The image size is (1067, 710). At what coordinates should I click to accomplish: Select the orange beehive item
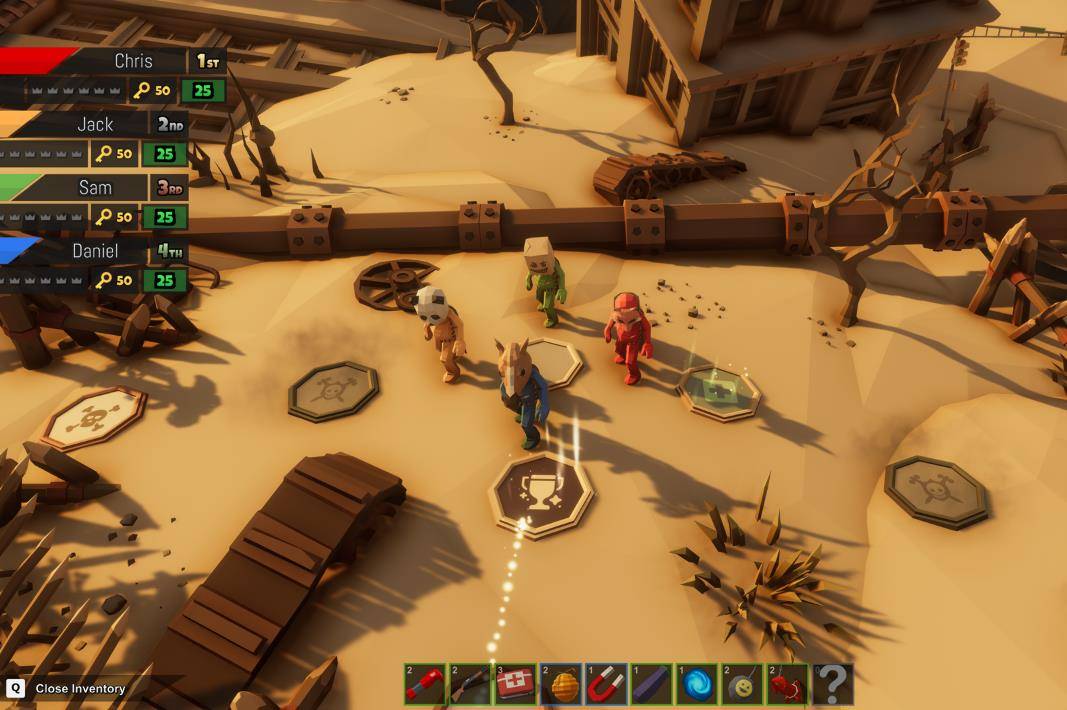[560, 684]
